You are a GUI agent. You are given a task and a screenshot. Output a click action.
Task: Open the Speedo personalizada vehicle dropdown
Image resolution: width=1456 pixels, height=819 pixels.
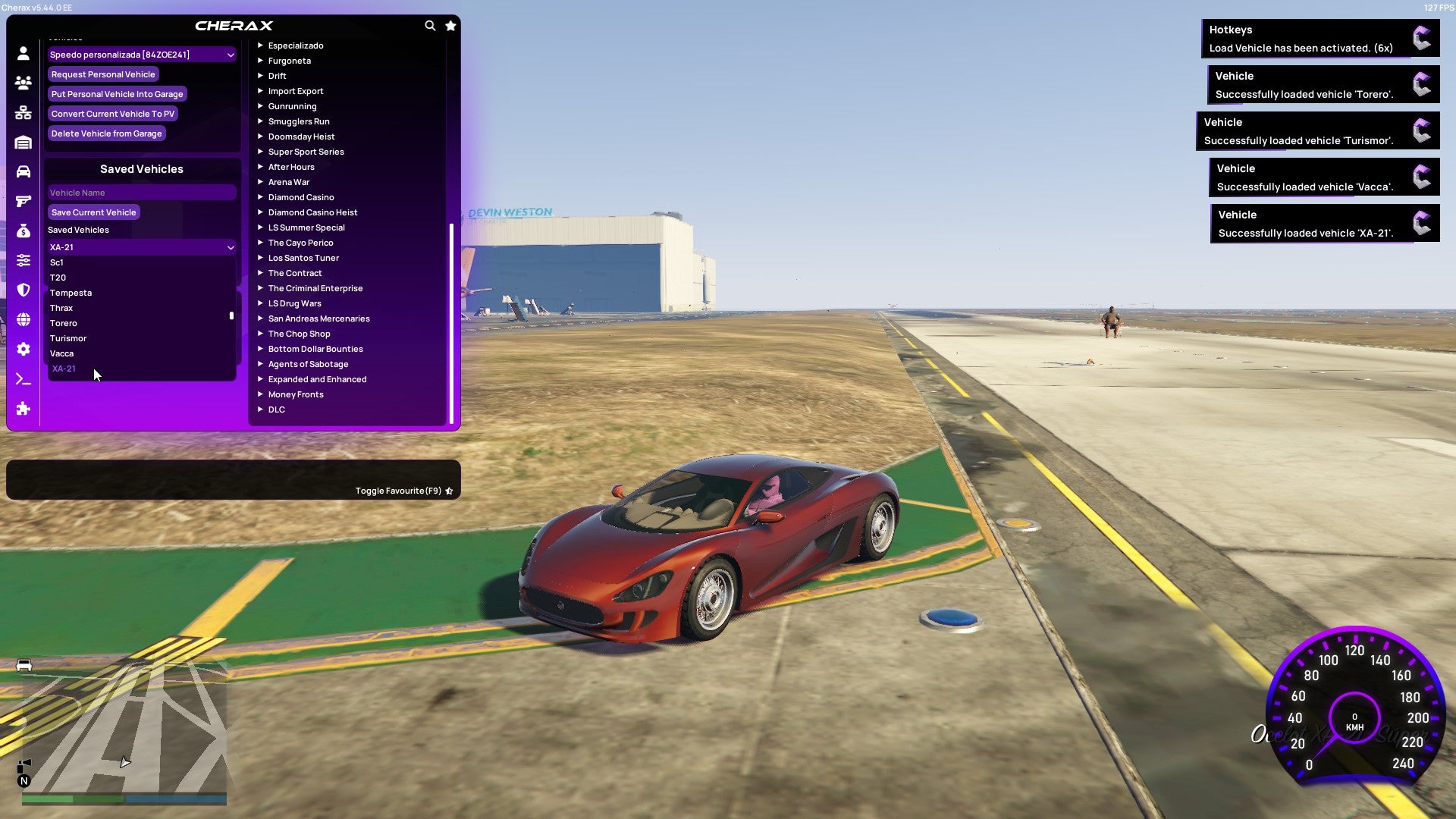tap(141, 55)
